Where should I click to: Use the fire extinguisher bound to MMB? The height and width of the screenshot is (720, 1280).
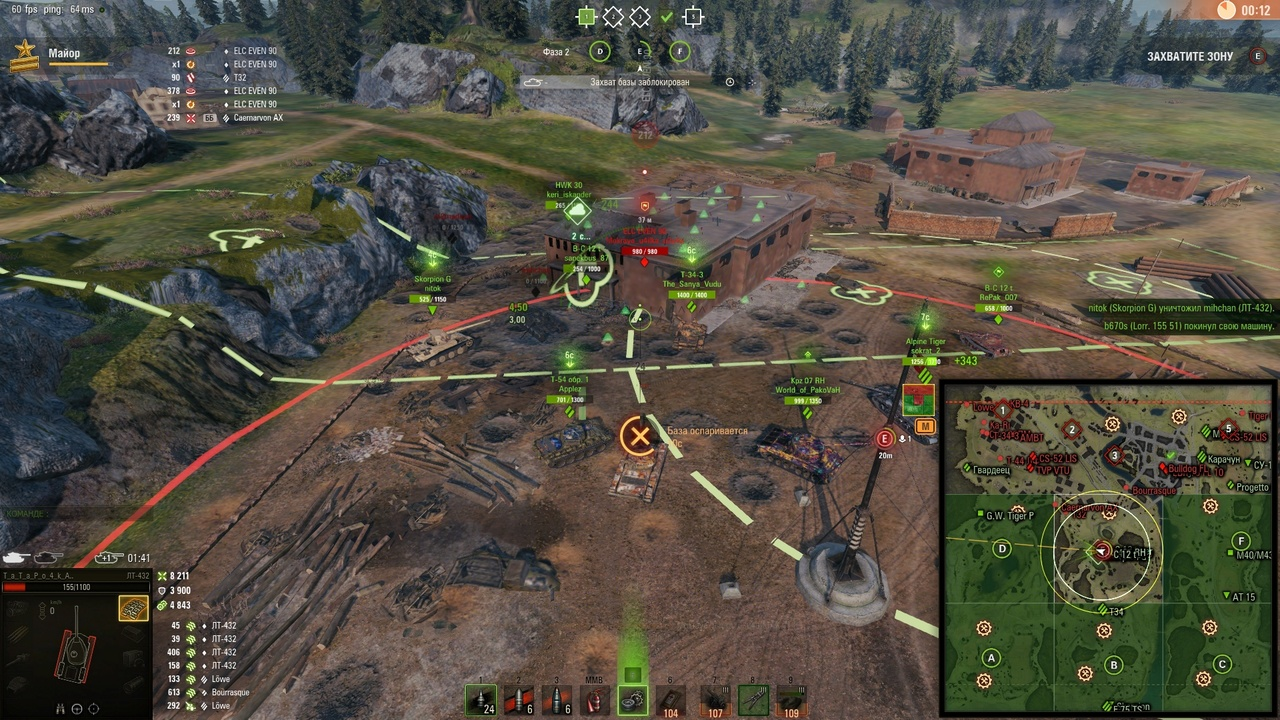point(596,700)
